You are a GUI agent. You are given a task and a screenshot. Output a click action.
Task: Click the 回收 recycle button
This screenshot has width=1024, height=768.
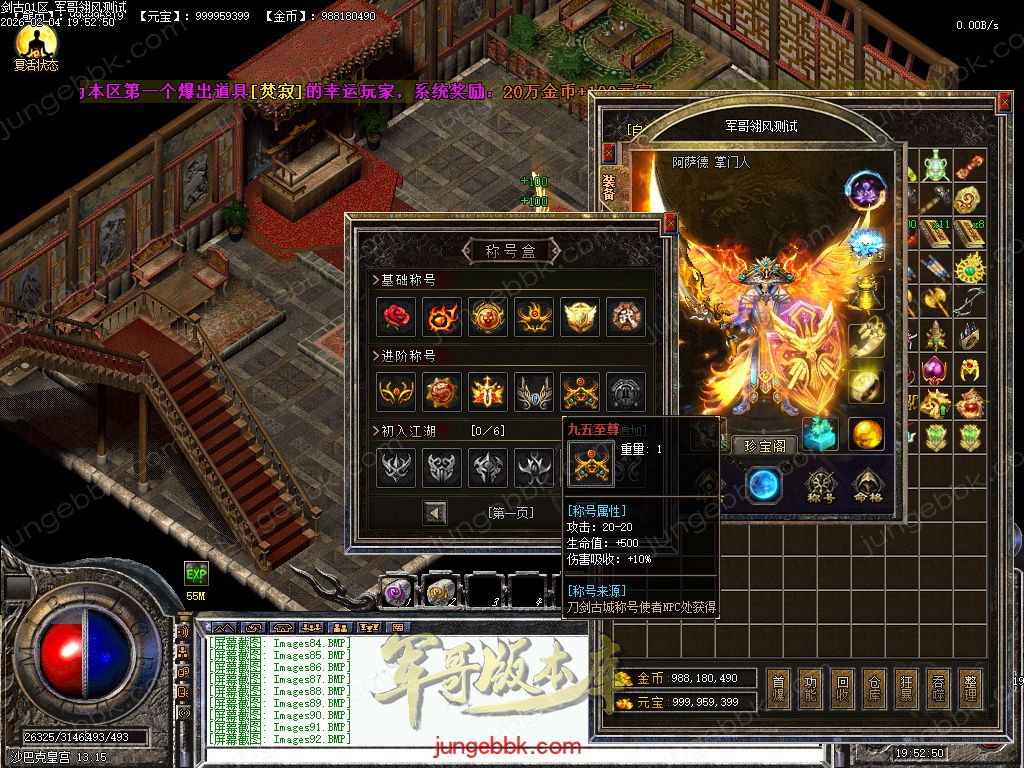[843, 689]
